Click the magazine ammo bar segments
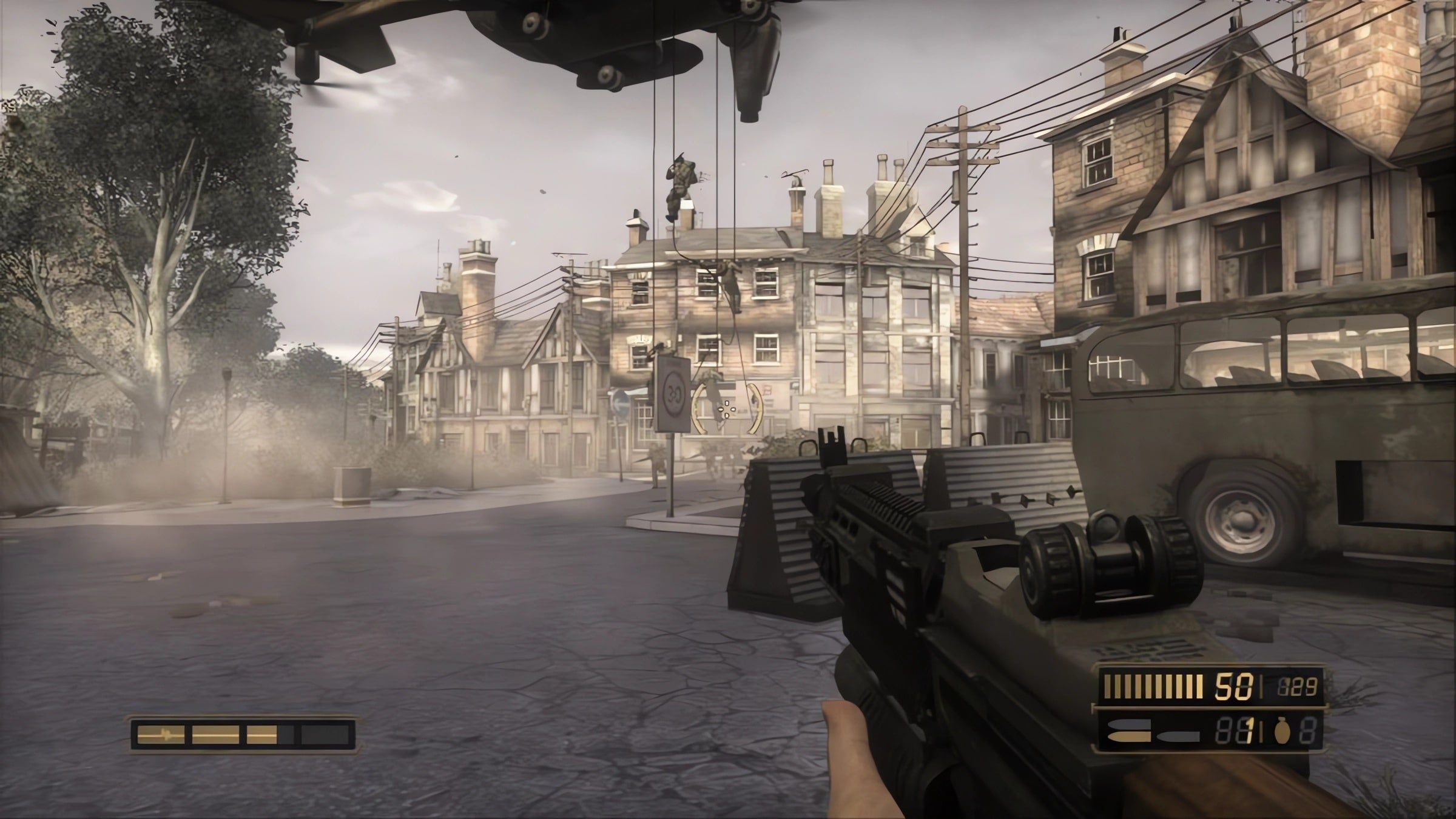Viewport: 1456px width, 819px height. tap(1153, 686)
